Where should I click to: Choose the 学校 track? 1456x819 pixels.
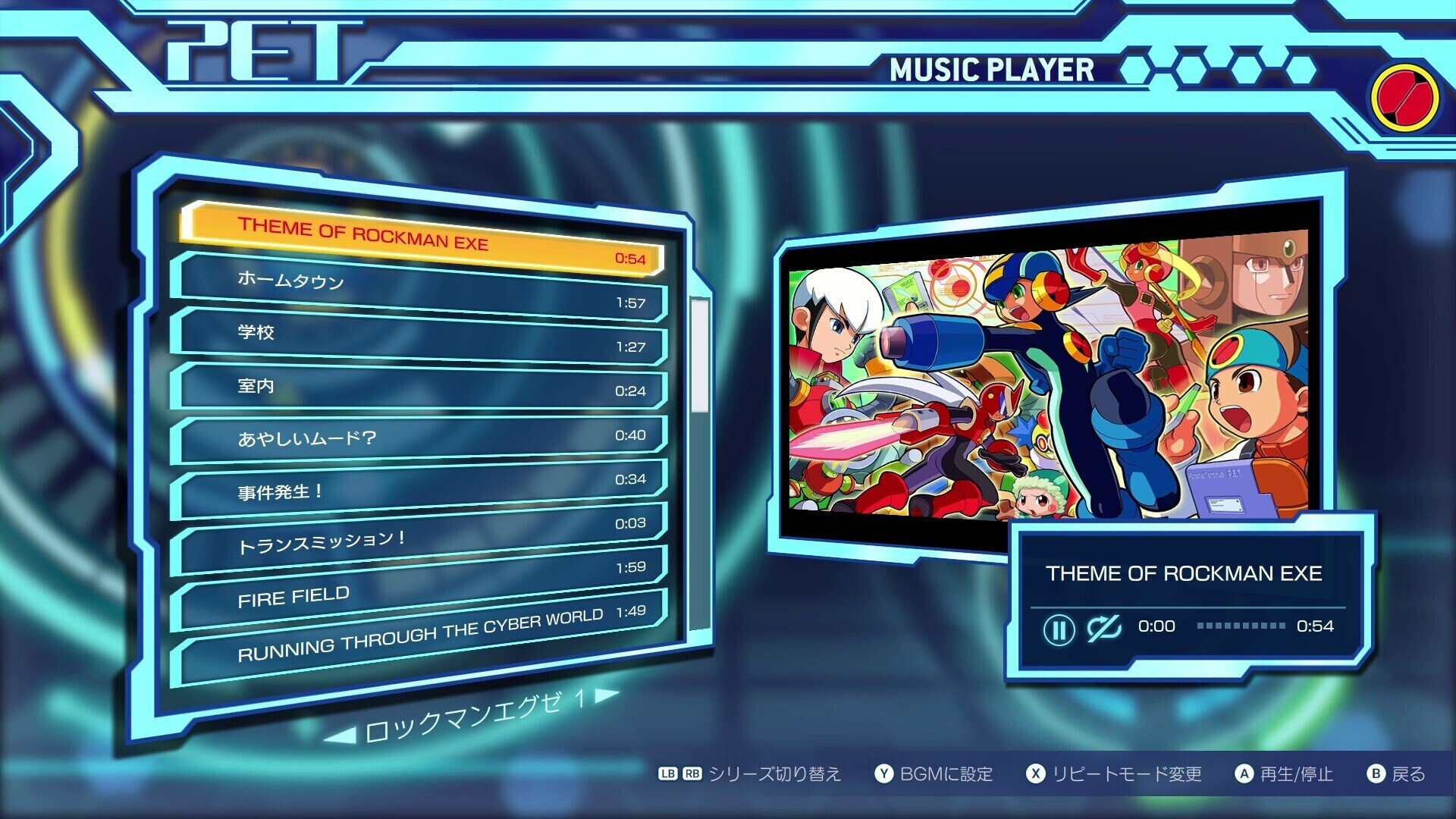pyautogui.click(x=421, y=337)
